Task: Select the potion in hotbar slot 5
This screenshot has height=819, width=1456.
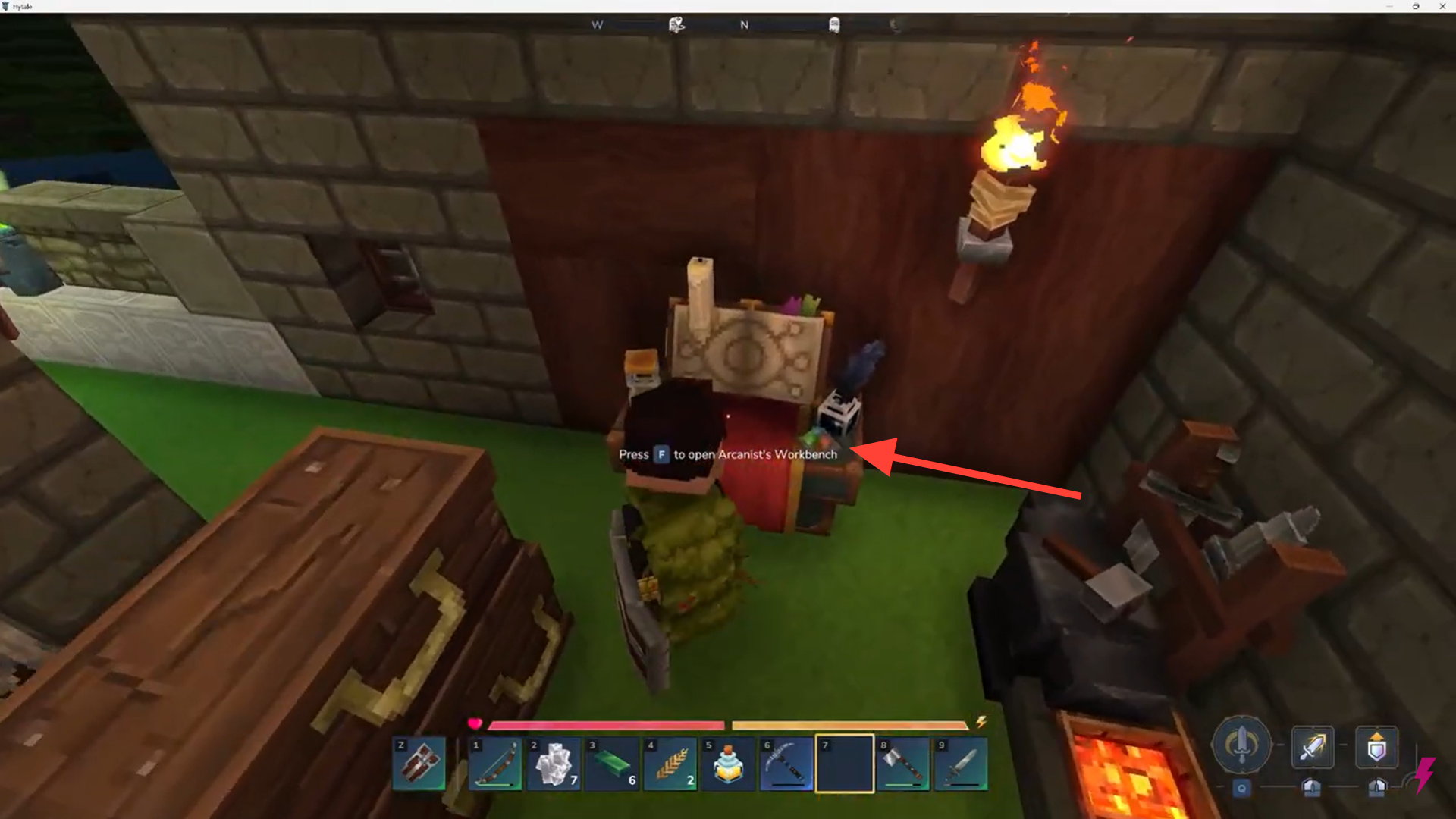Action: coord(729,764)
